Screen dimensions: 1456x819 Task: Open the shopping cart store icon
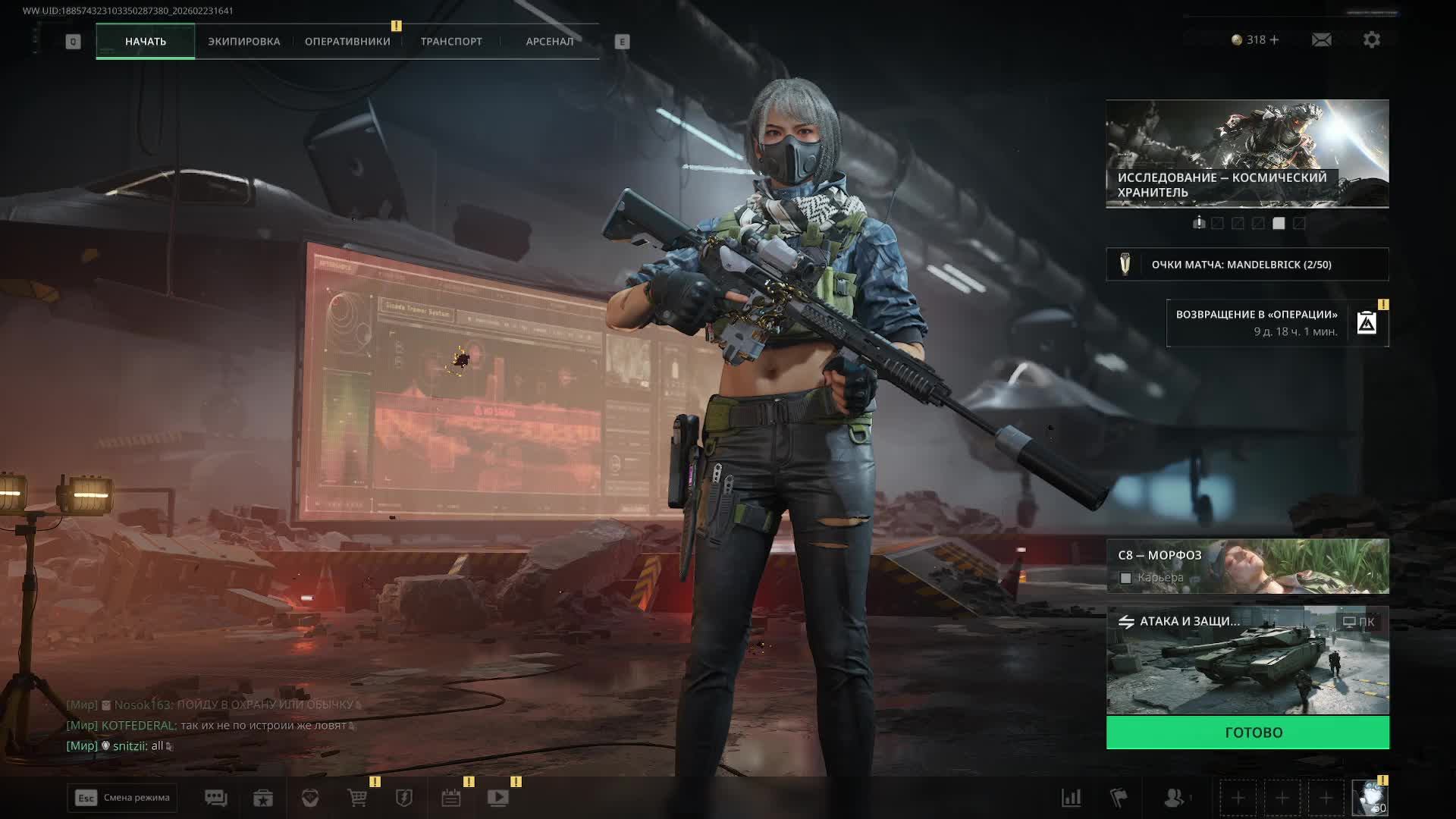coord(357,798)
